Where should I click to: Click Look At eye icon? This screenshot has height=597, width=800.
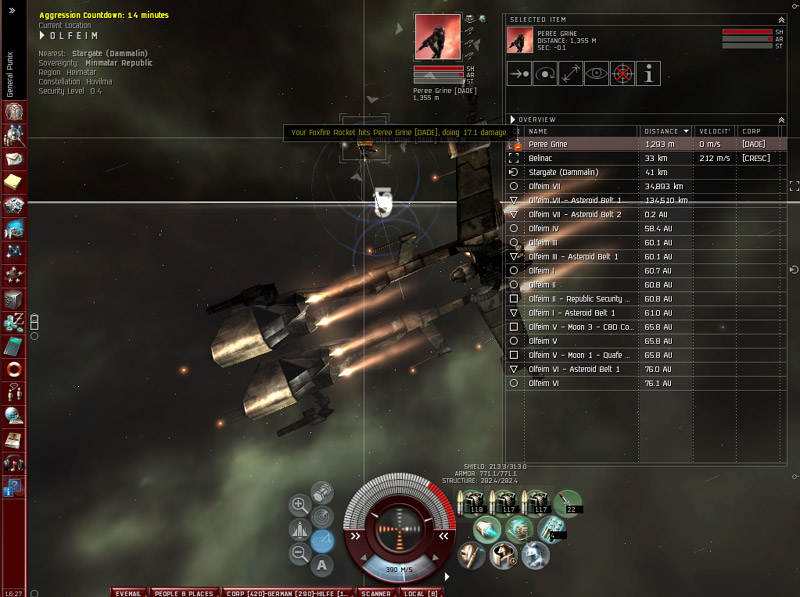(597, 73)
